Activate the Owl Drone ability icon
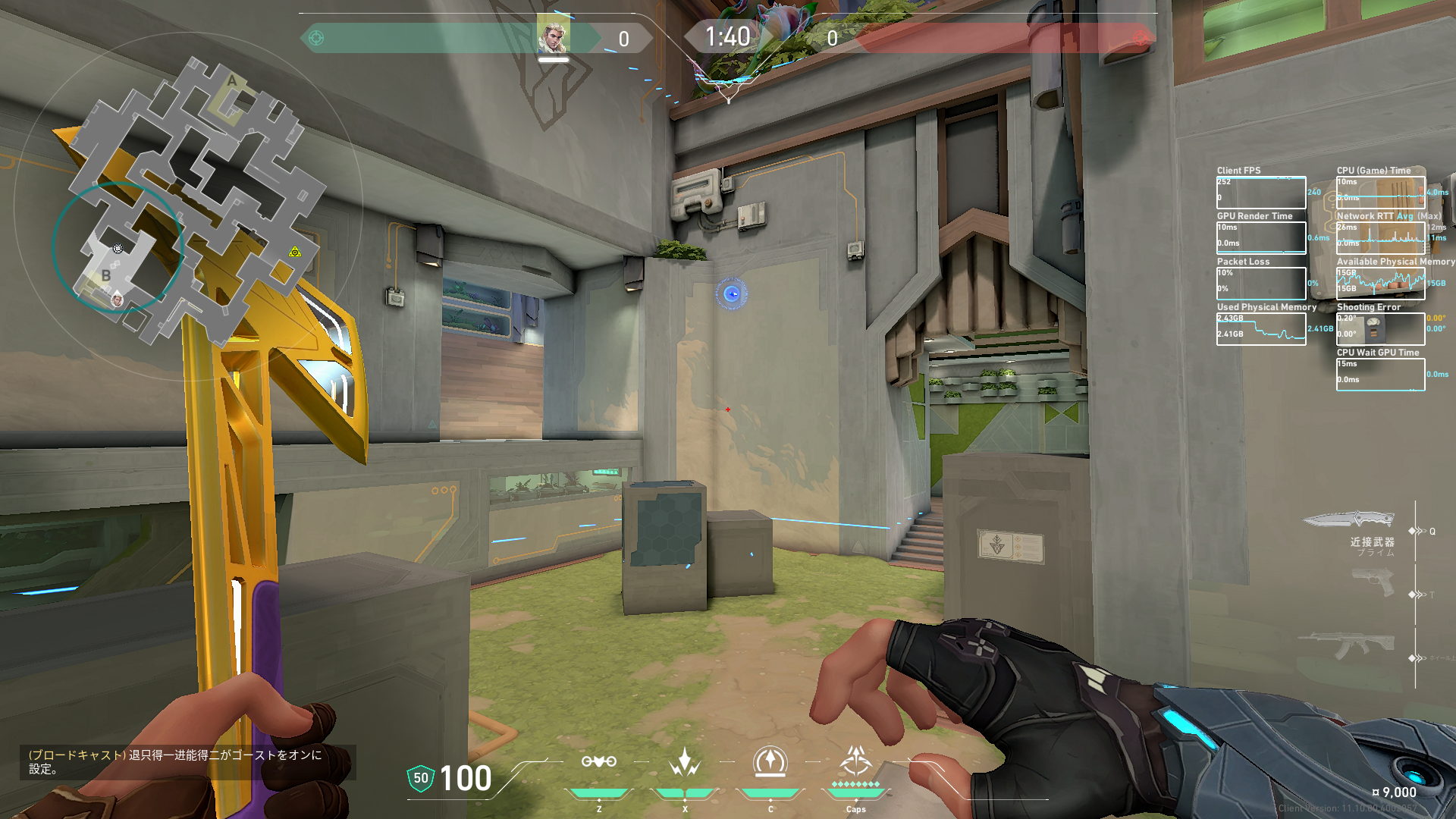 click(x=598, y=762)
